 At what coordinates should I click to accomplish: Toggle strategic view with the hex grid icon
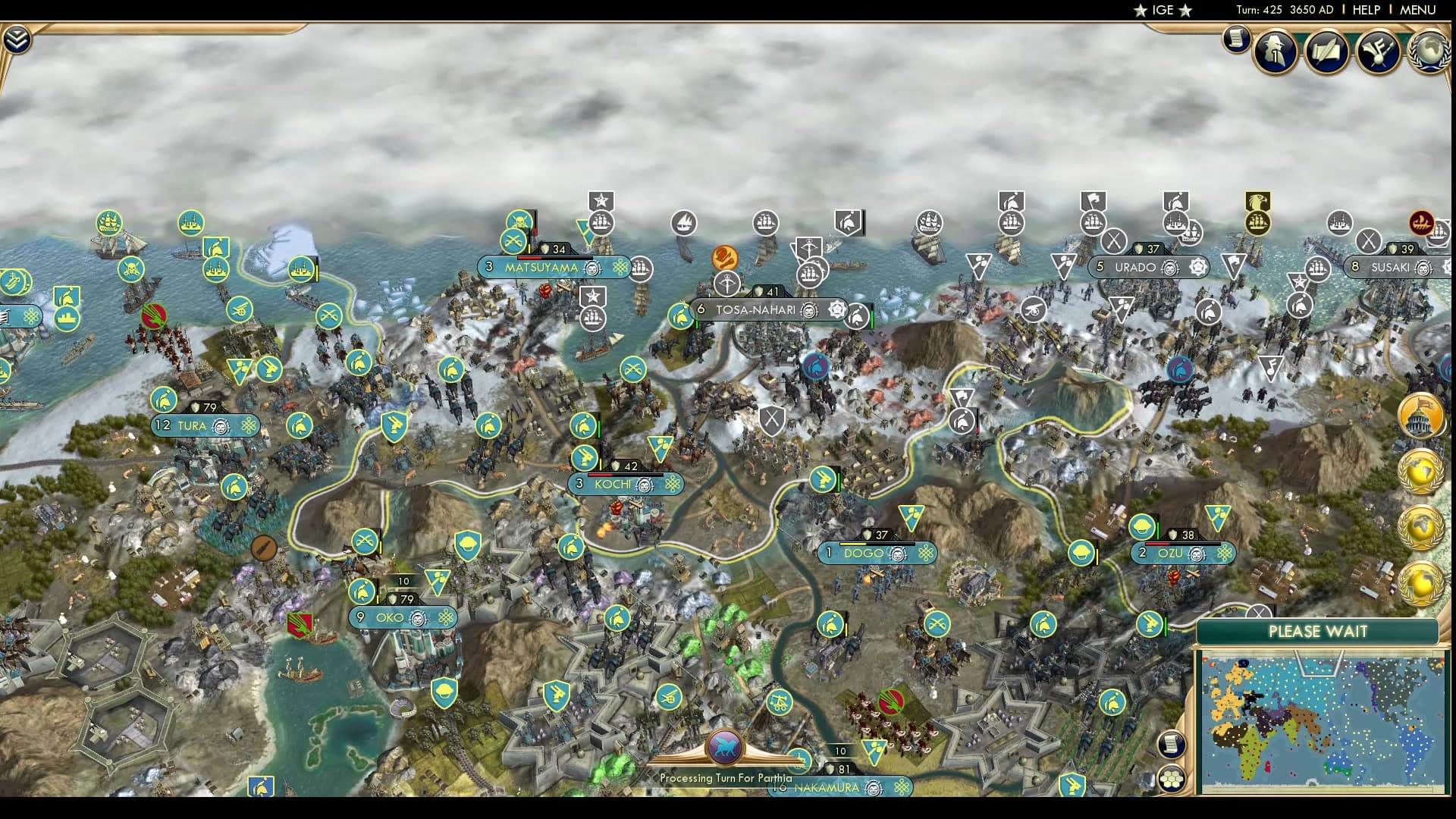tap(1171, 775)
